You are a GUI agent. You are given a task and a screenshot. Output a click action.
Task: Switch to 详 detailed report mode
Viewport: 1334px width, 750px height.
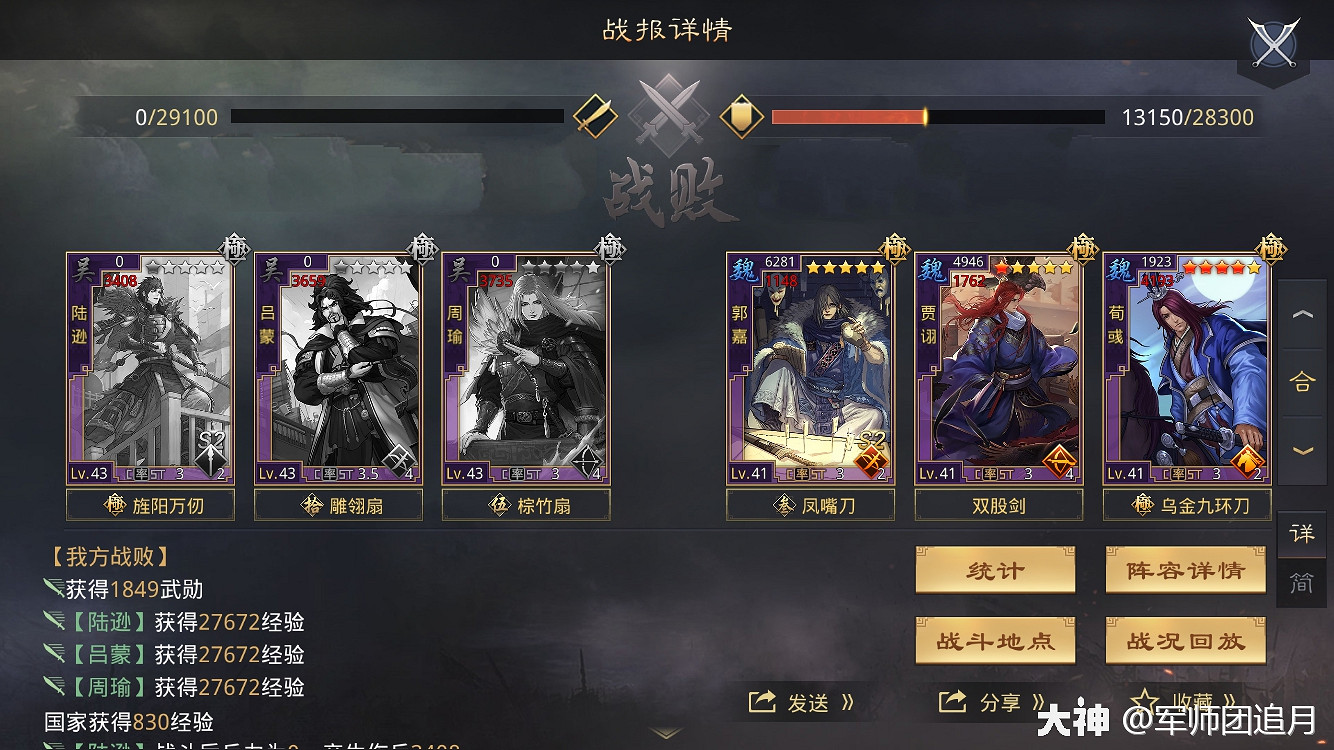(x=1301, y=535)
